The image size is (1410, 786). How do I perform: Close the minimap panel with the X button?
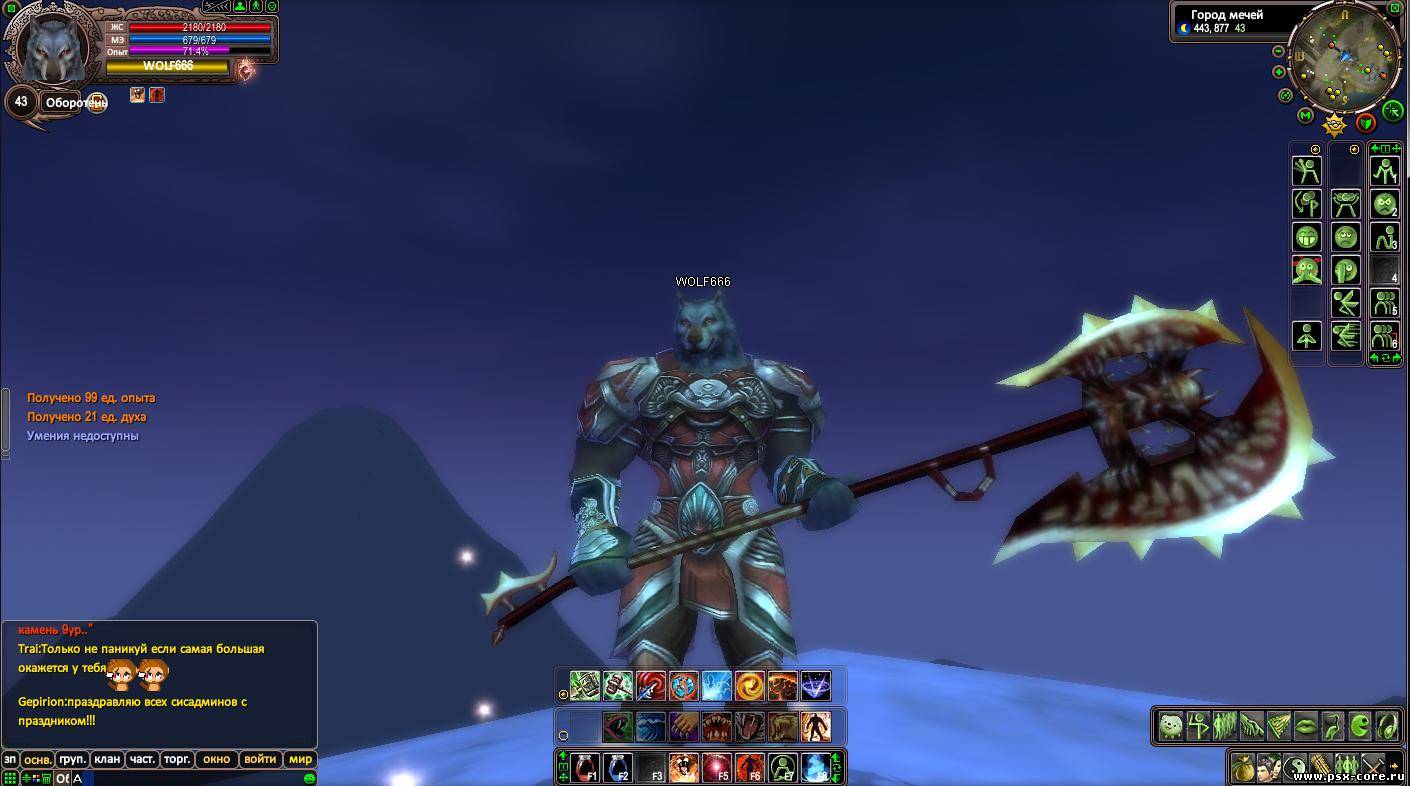1395,8
